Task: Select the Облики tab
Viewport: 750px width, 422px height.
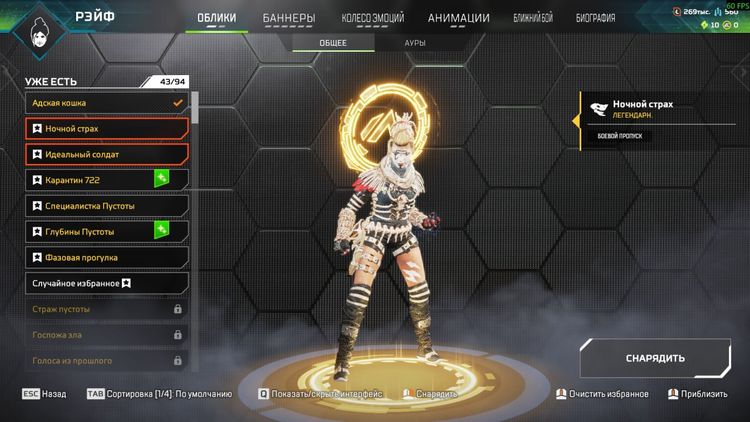Action: (x=217, y=18)
